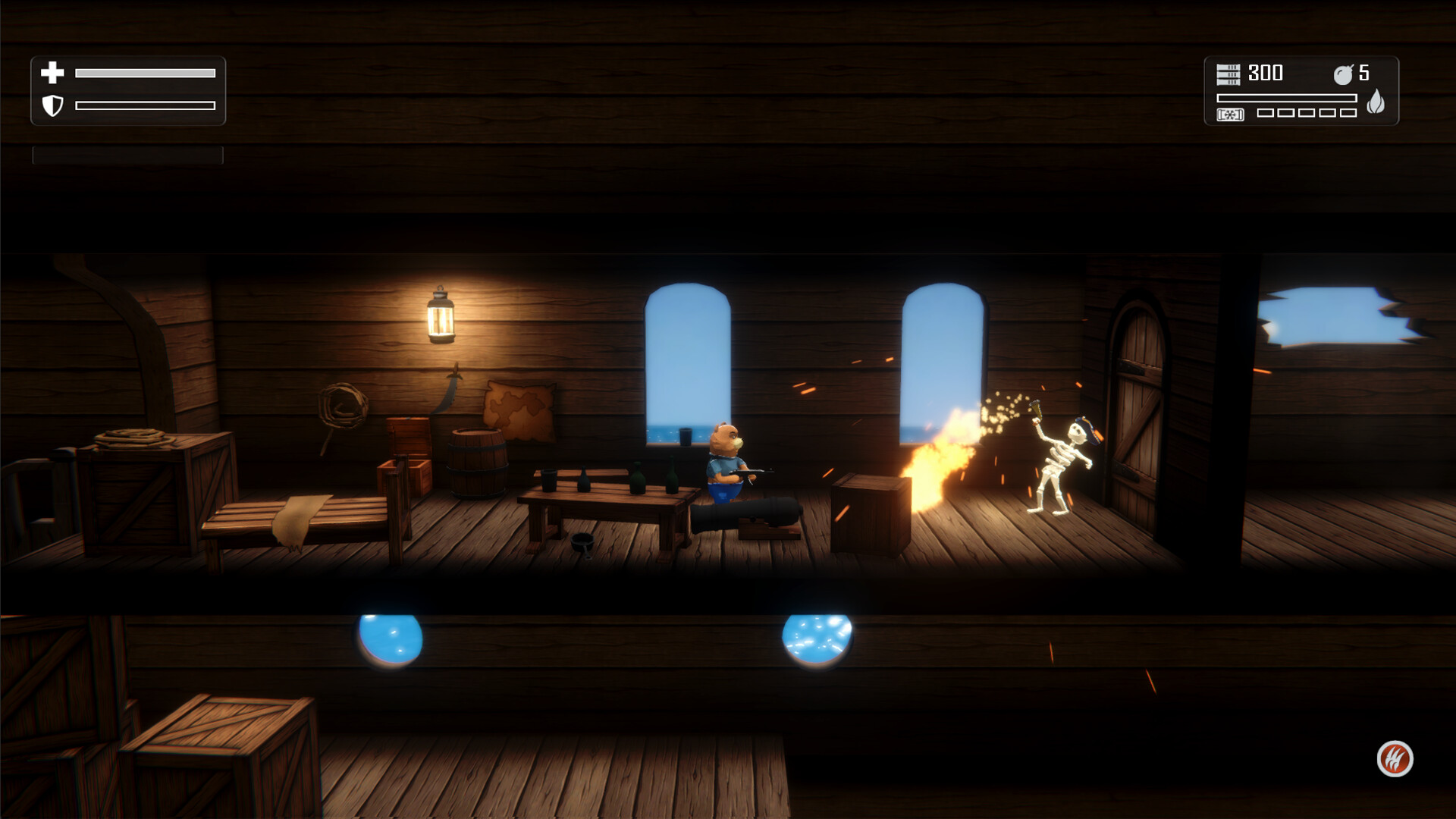Open the treasure map pinned on the wall

tap(518, 408)
